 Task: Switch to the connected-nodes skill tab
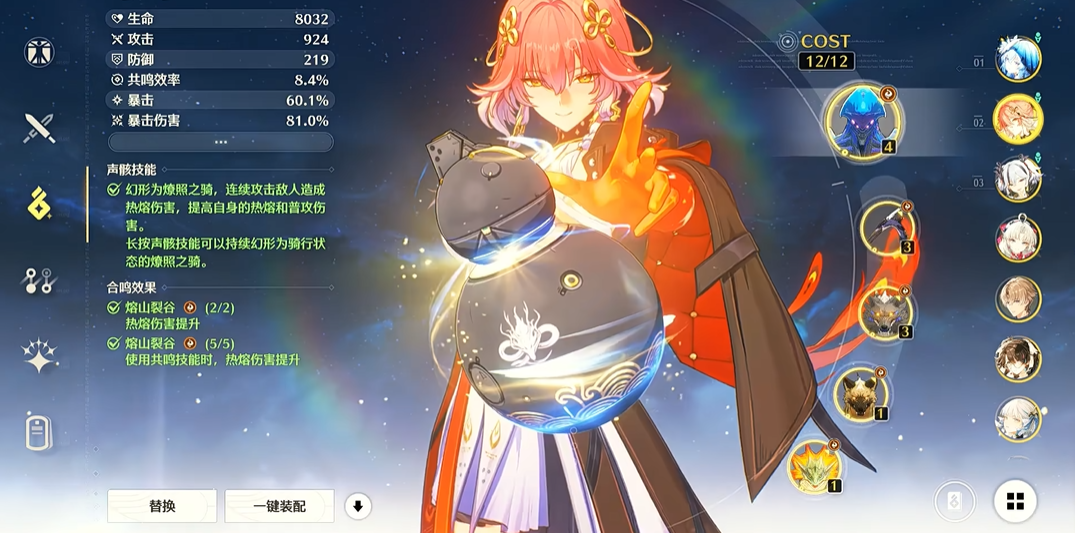pyautogui.click(x=40, y=281)
